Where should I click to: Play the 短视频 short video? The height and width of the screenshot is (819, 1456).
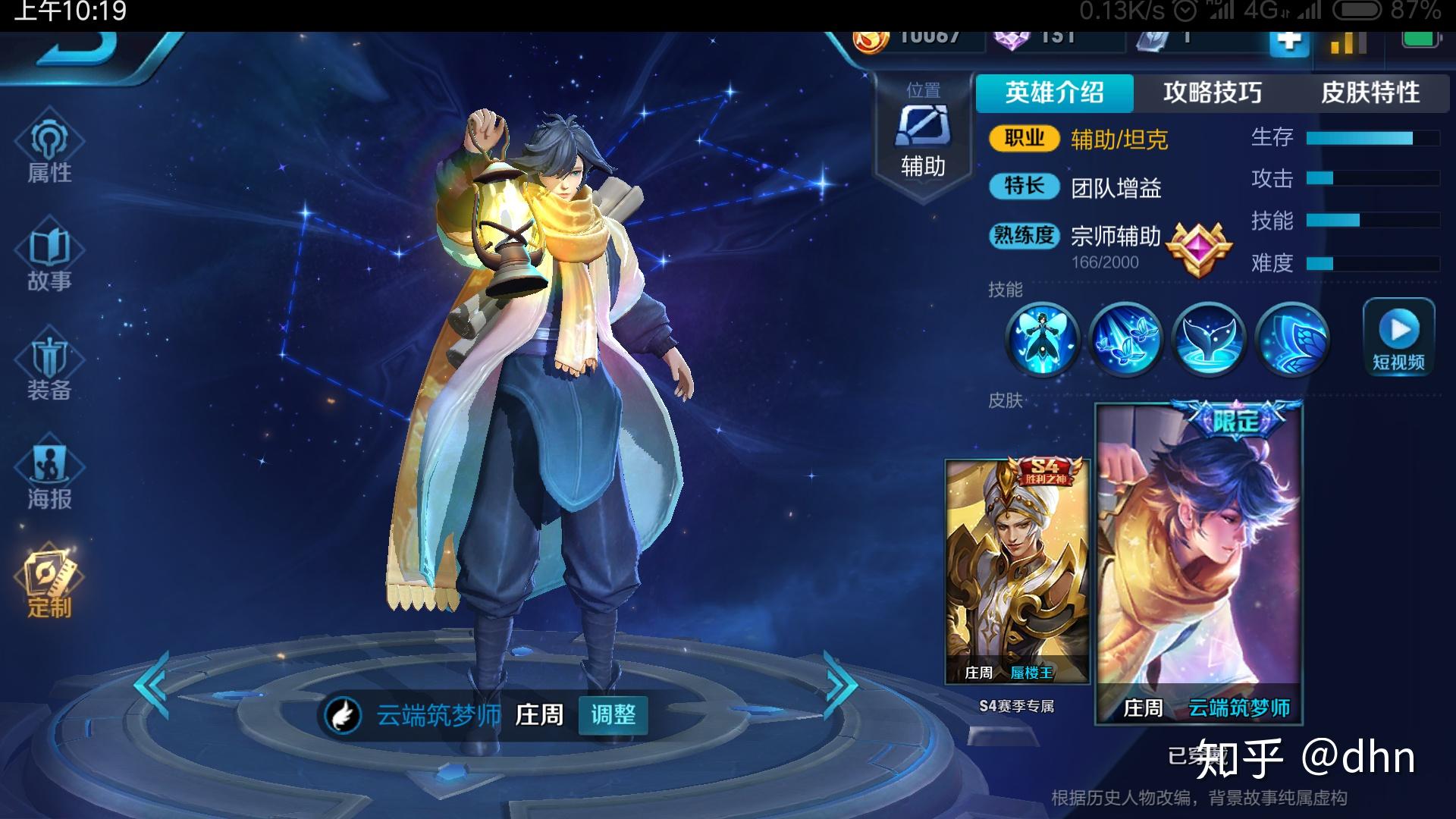1398,337
